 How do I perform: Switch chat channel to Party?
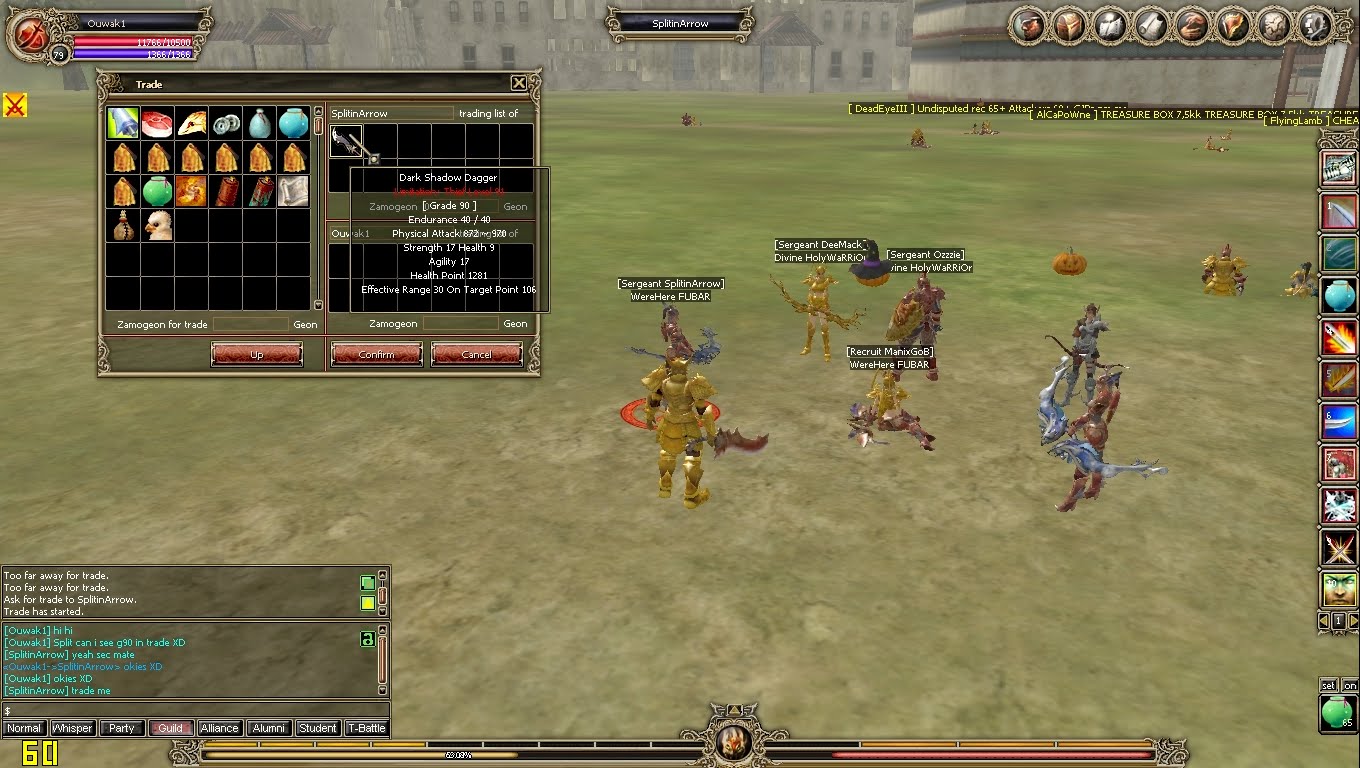121,728
